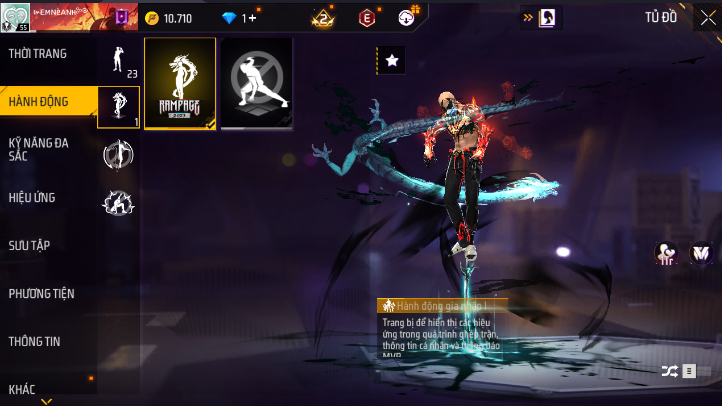Open the emote sub-tab showing 23 items

[118, 60]
